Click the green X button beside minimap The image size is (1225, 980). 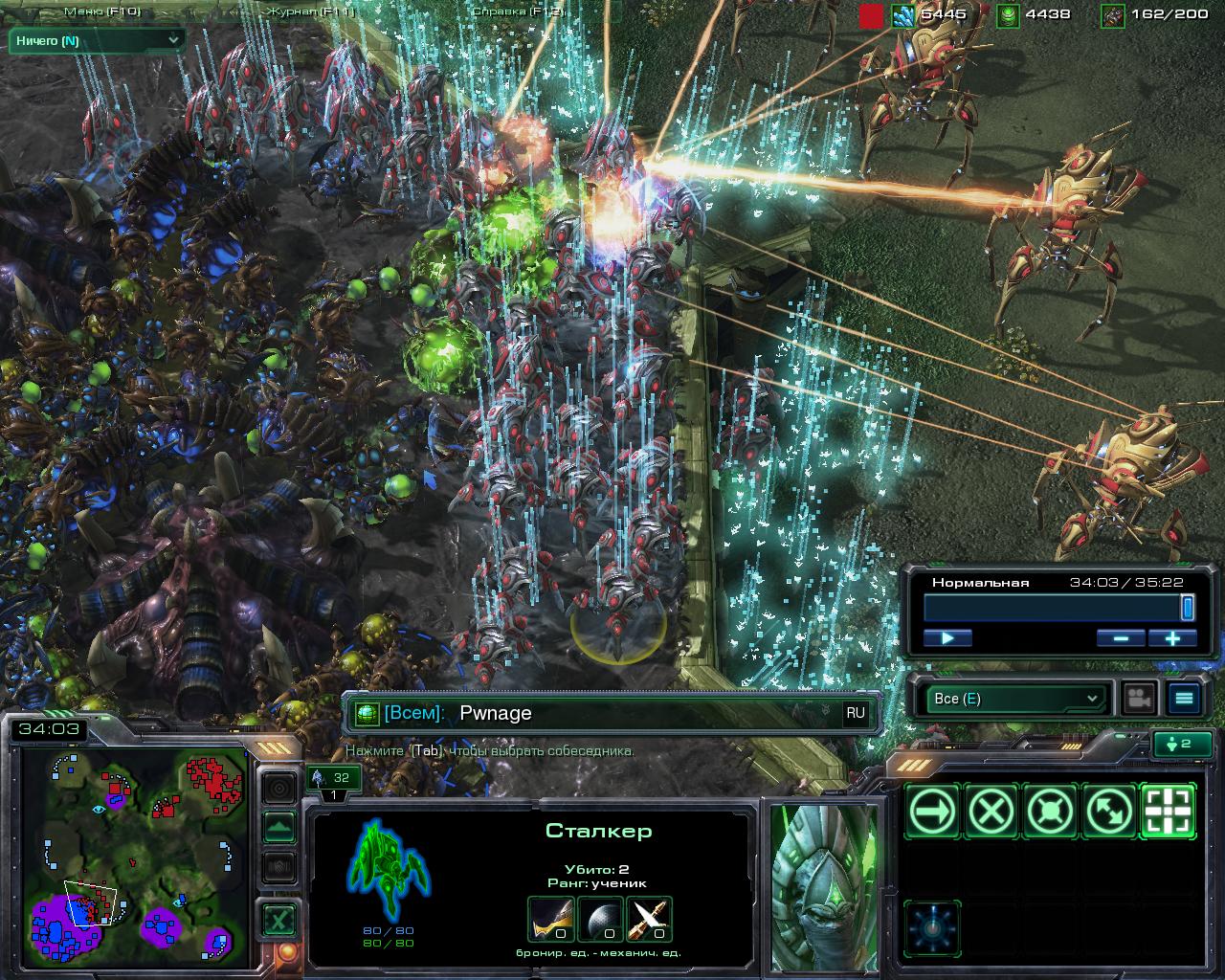coord(278,922)
